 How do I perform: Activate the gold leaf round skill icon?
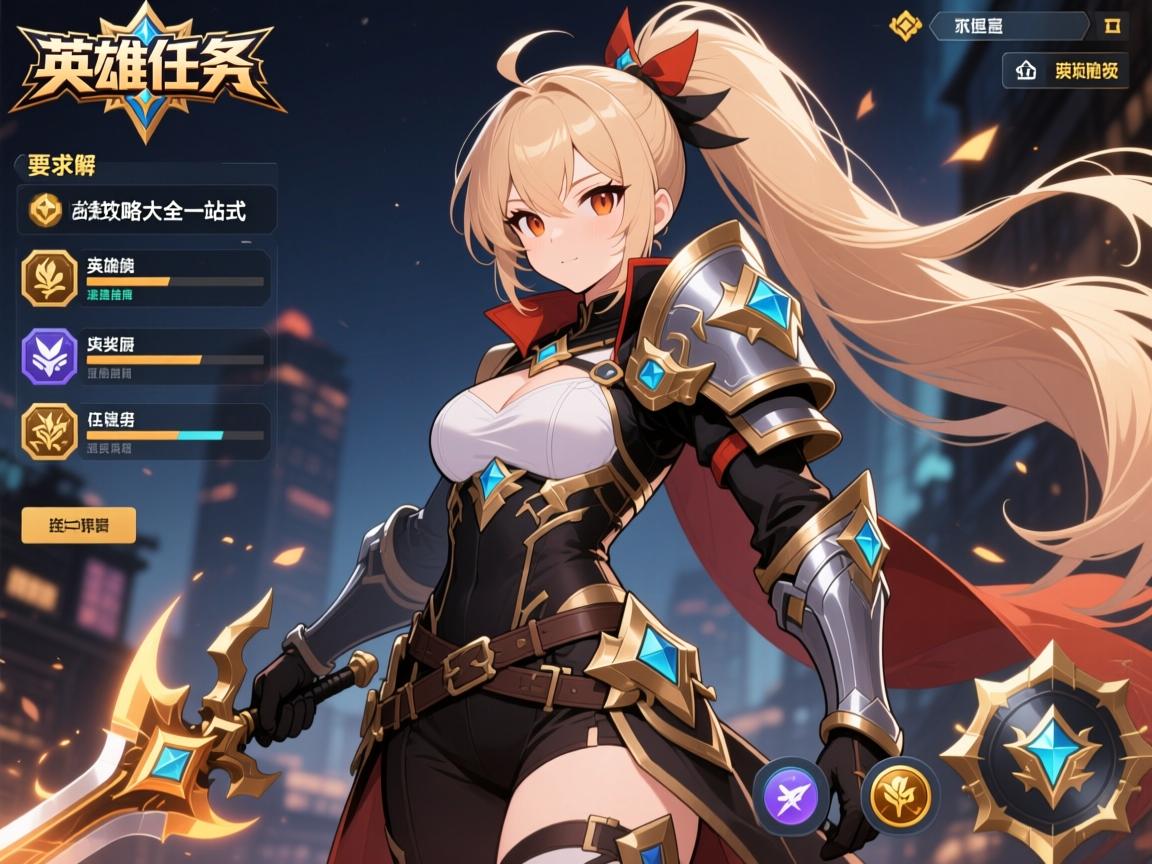tap(900, 796)
